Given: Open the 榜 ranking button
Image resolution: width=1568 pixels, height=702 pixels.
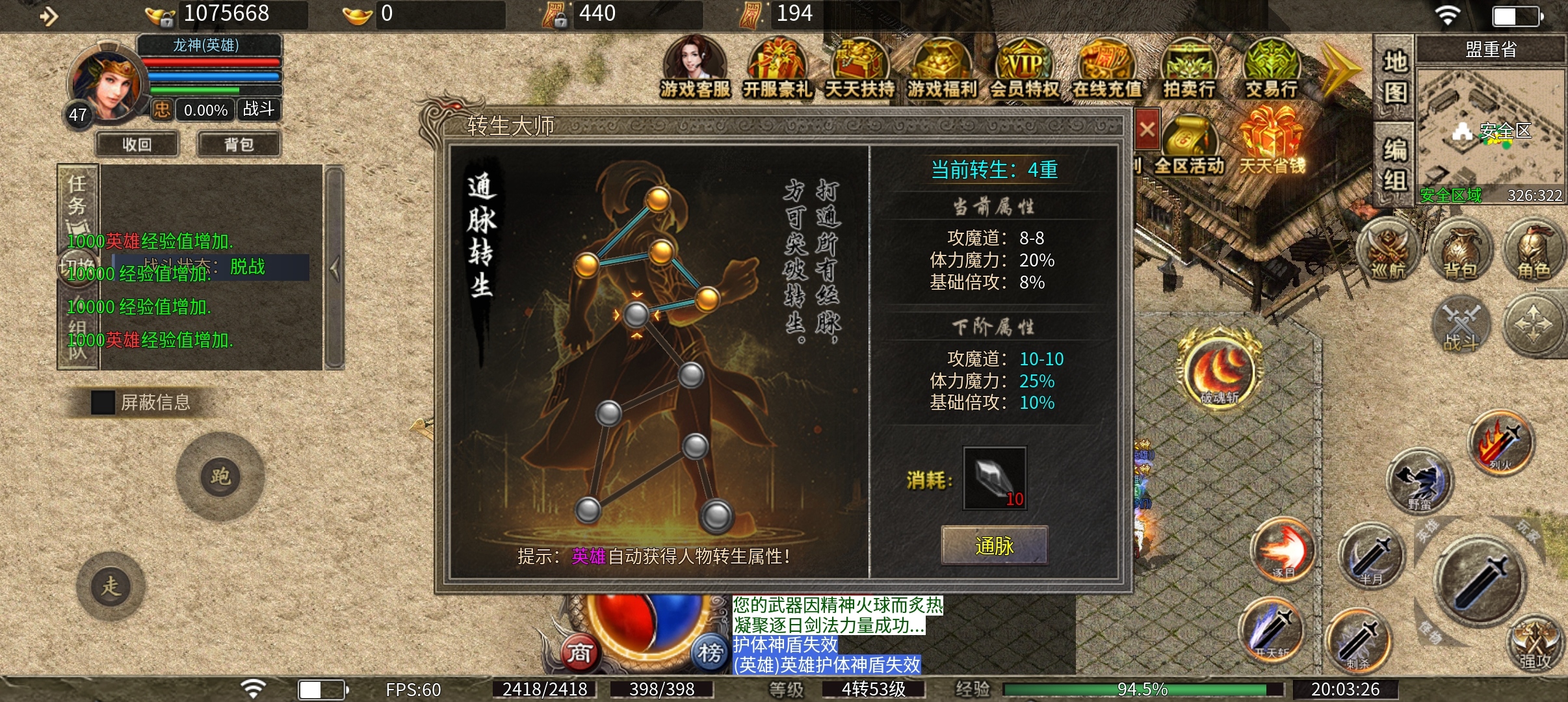Looking at the screenshot, I should (710, 652).
